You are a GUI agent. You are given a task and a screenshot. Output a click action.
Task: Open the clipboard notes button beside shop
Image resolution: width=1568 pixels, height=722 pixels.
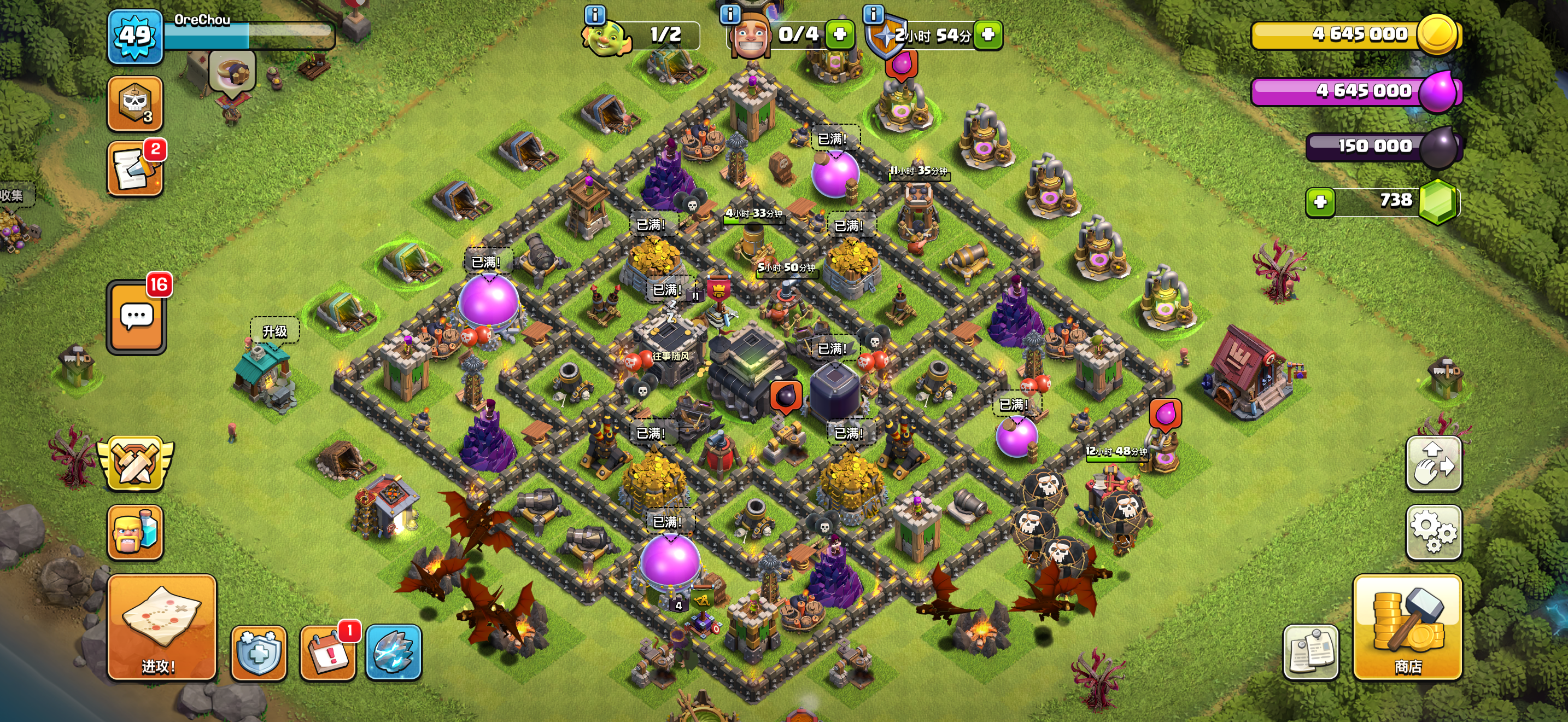pyautogui.click(x=1310, y=653)
